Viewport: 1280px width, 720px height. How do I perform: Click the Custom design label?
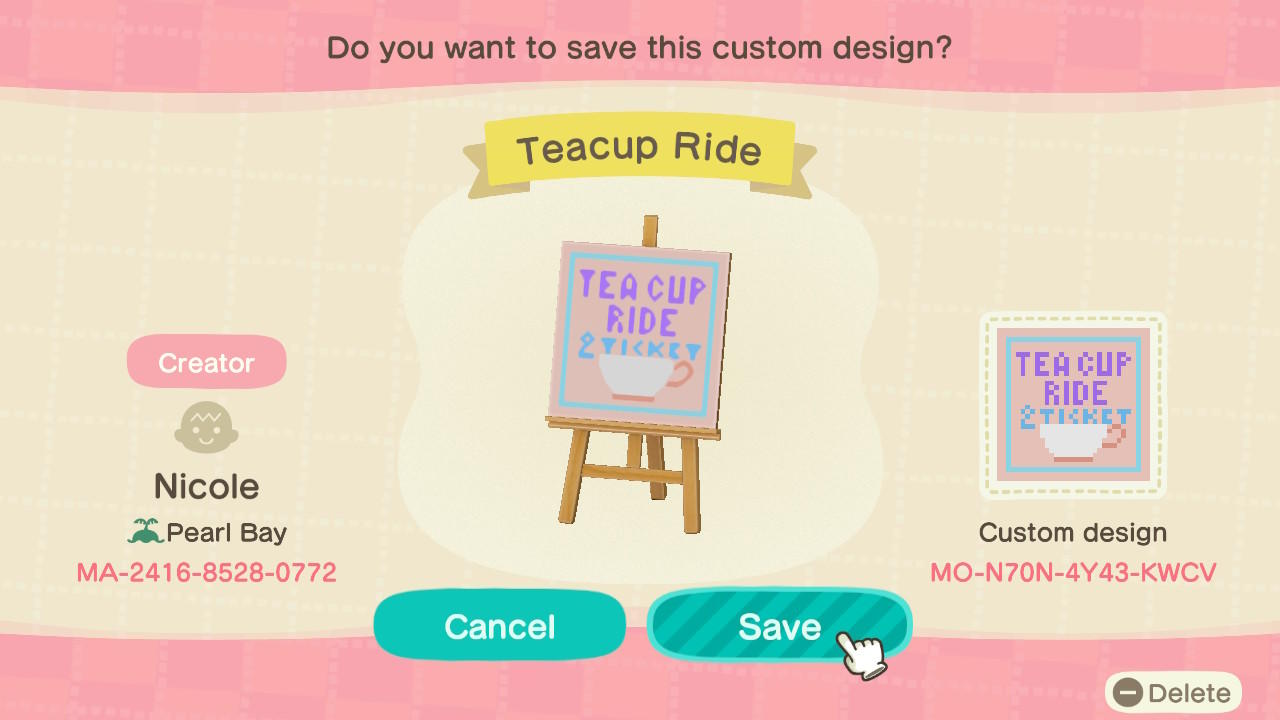pyautogui.click(x=1072, y=533)
